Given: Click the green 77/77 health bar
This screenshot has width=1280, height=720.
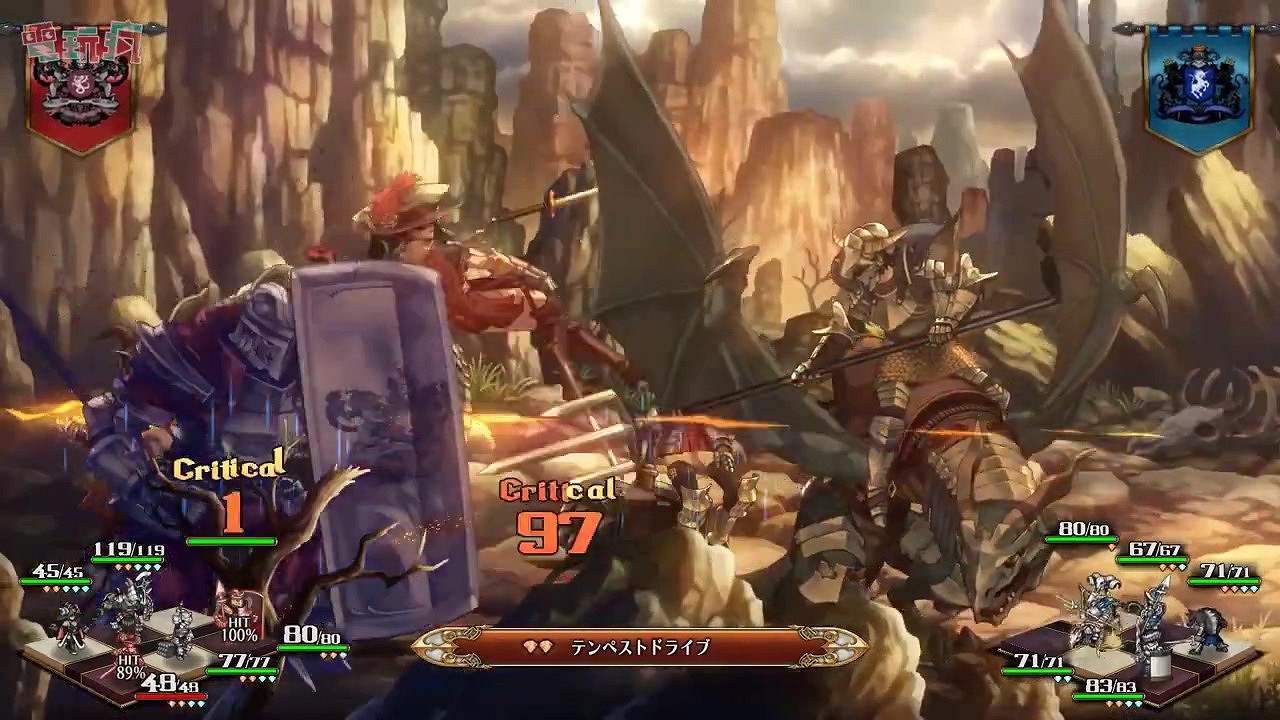Looking at the screenshot, I should (243, 670).
